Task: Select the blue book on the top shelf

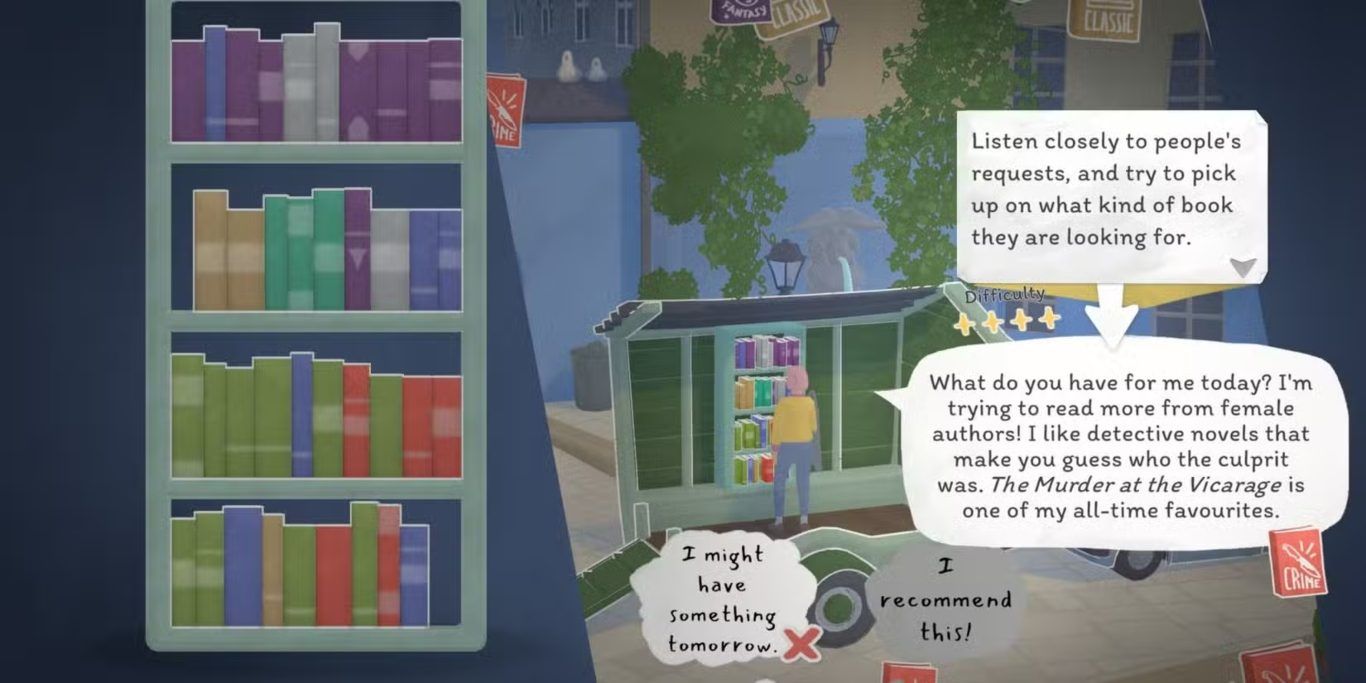Action: [x=215, y=84]
